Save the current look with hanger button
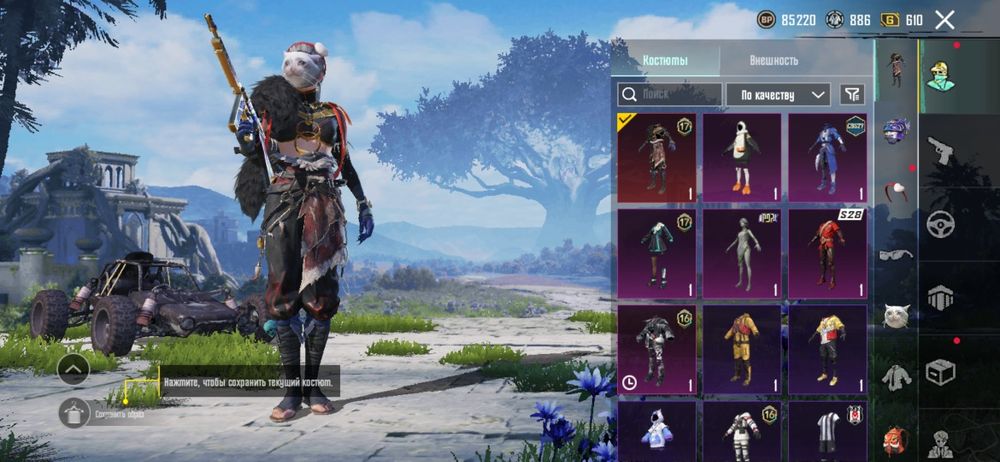Screen dimensions: 1000x462 point(74,412)
